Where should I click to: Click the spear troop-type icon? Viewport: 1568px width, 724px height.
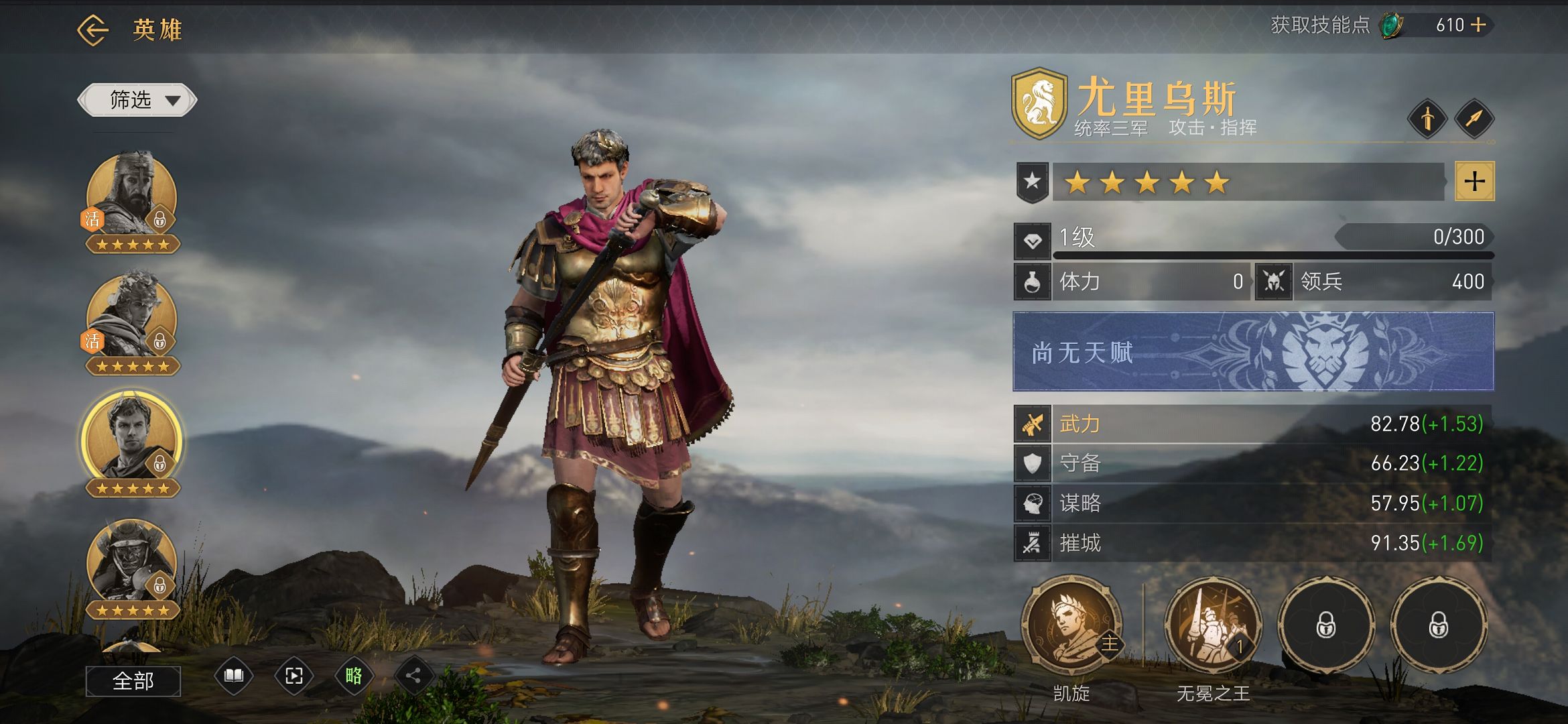click(1474, 119)
